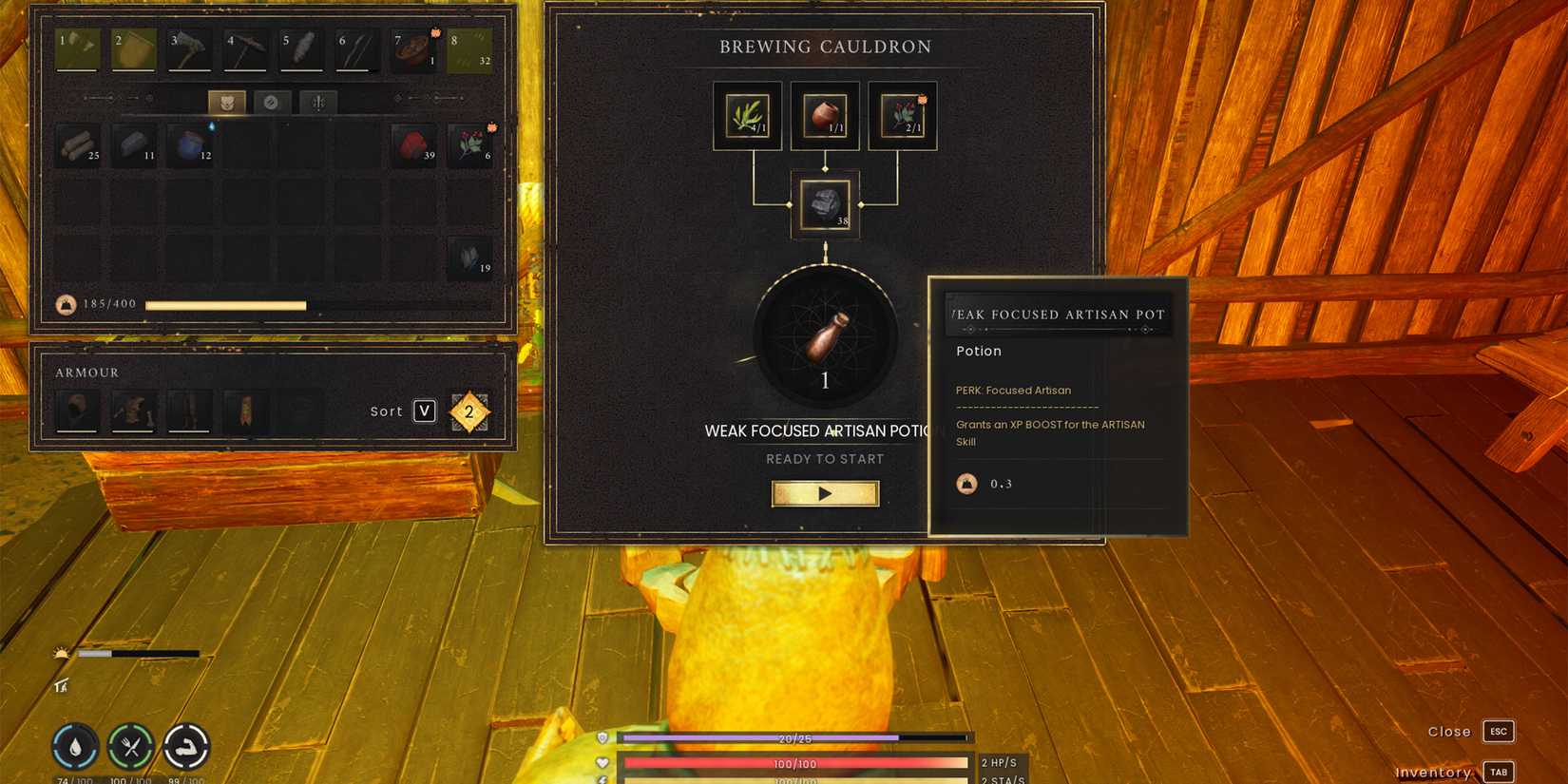The height and width of the screenshot is (784, 1568).
Task: Switch to the weapons filter tab
Action: point(317,102)
